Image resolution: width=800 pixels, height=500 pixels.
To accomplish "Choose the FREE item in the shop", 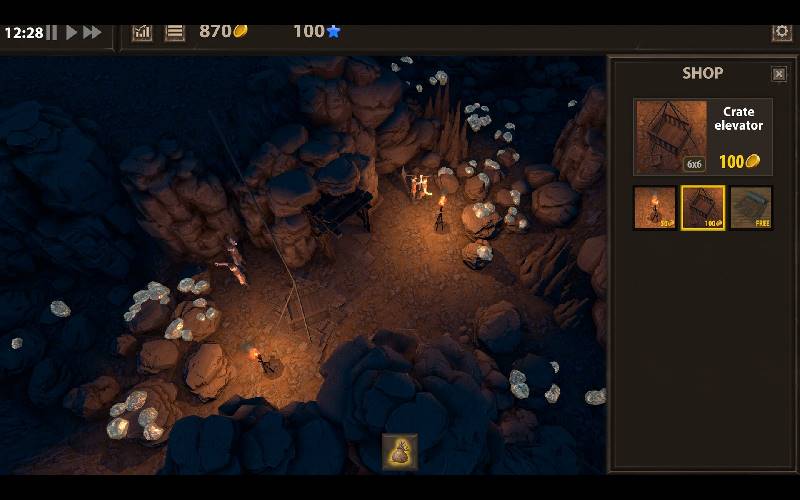I will [751, 208].
